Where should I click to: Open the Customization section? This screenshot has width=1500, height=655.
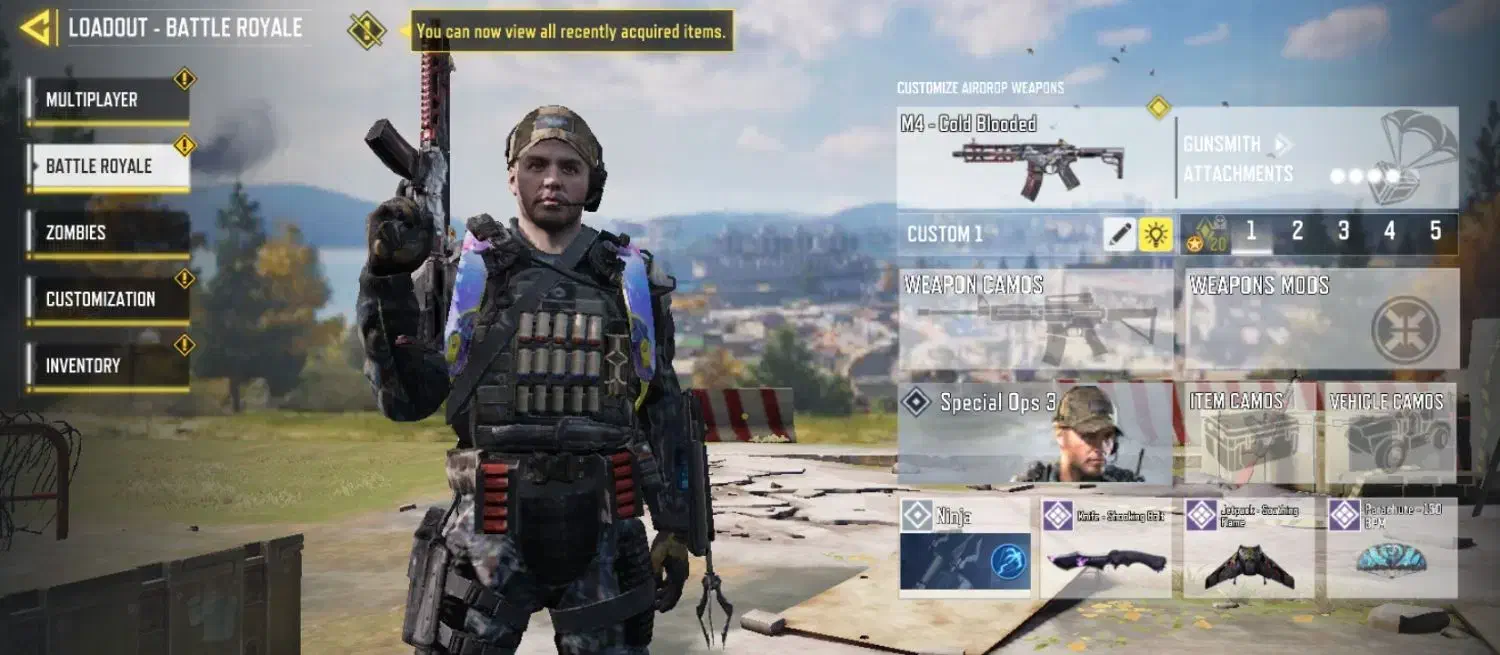coord(108,299)
